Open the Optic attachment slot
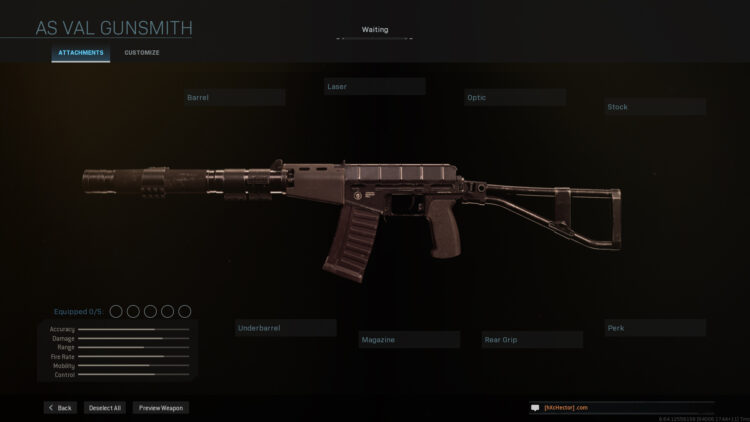Image resolution: width=750 pixels, height=422 pixels. click(x=515, y=98)
